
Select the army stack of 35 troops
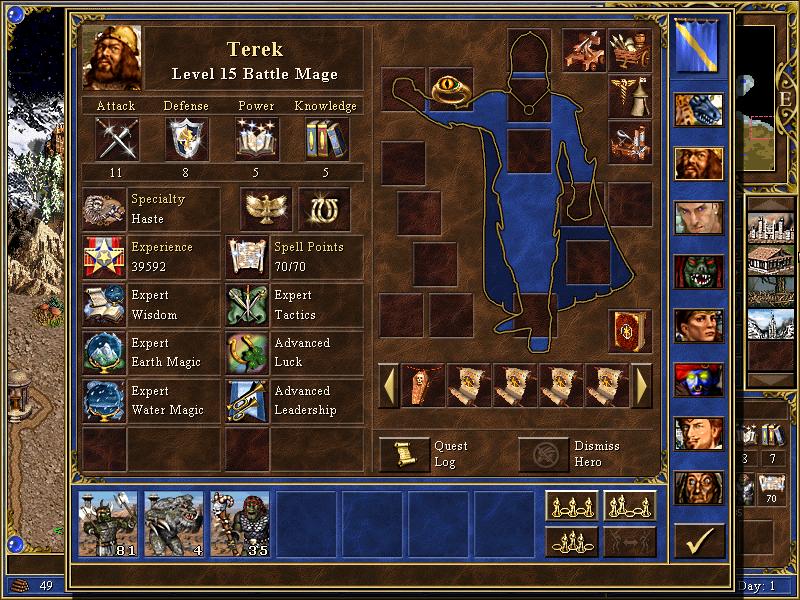pyautogui.click(x=239, y=523)
